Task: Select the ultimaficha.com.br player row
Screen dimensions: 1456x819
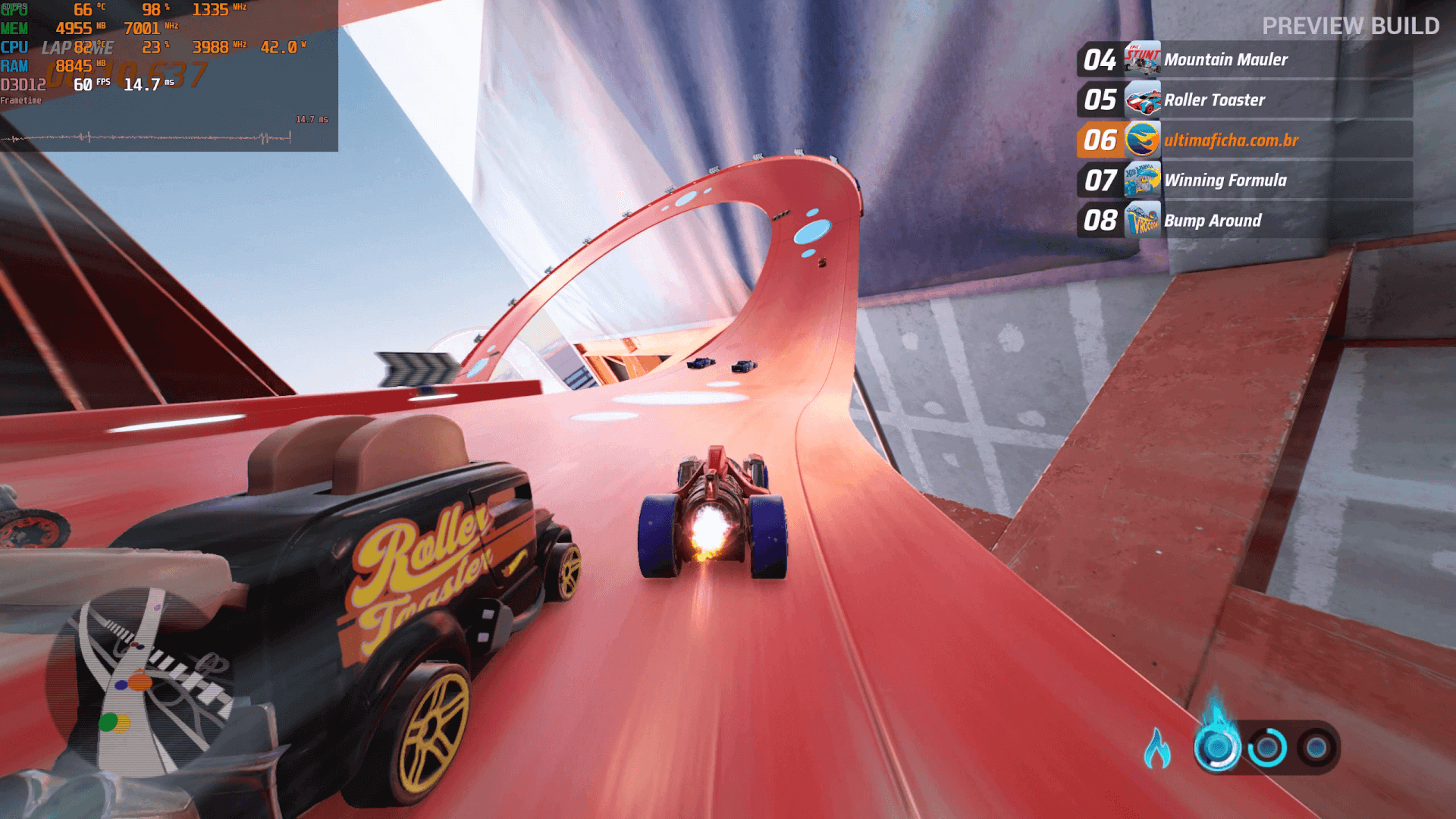Action: pyautogui.click(x=1244, y=140)
